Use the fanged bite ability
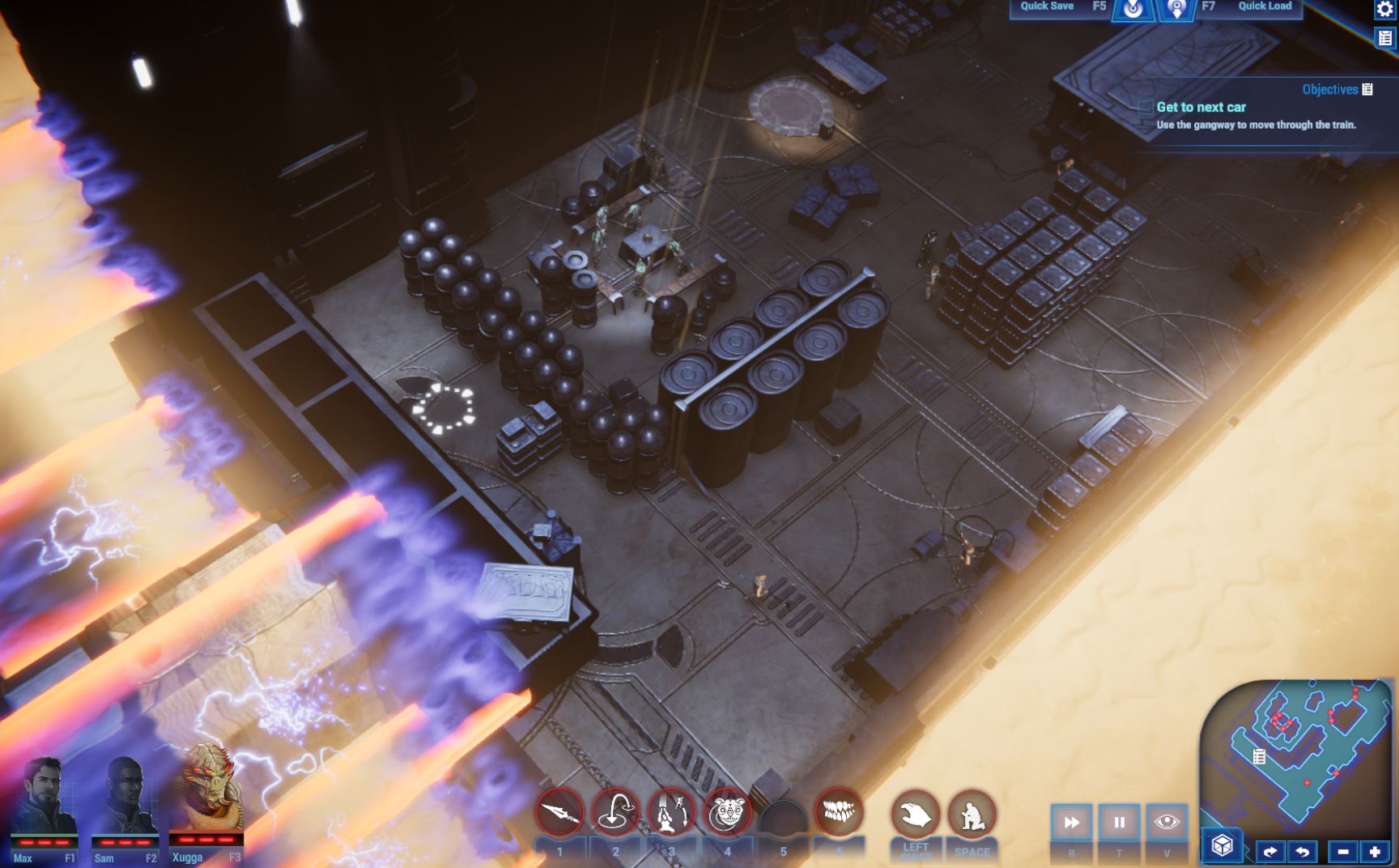 click(x=839, y=811)
